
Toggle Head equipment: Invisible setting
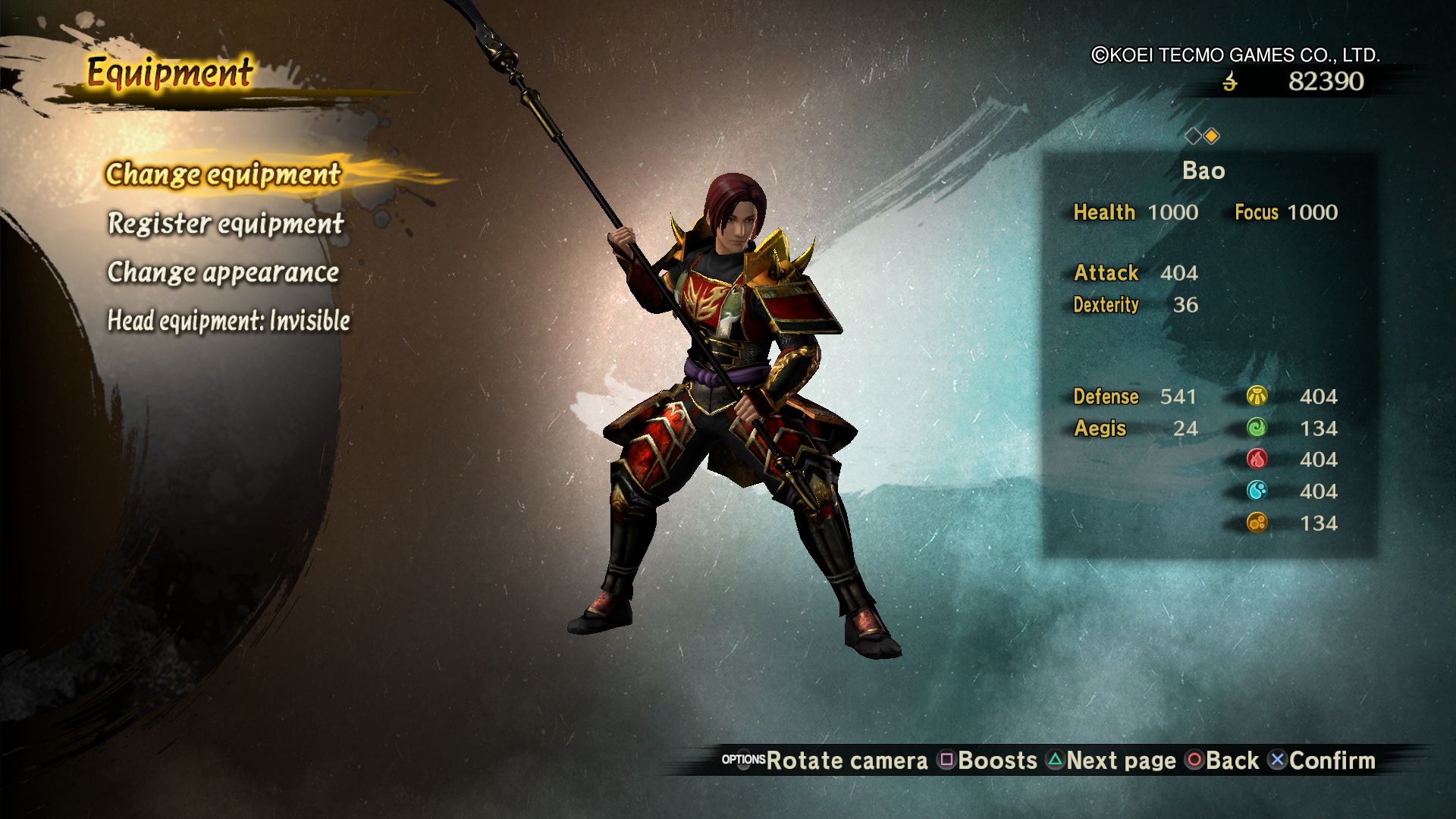[228, 321]
